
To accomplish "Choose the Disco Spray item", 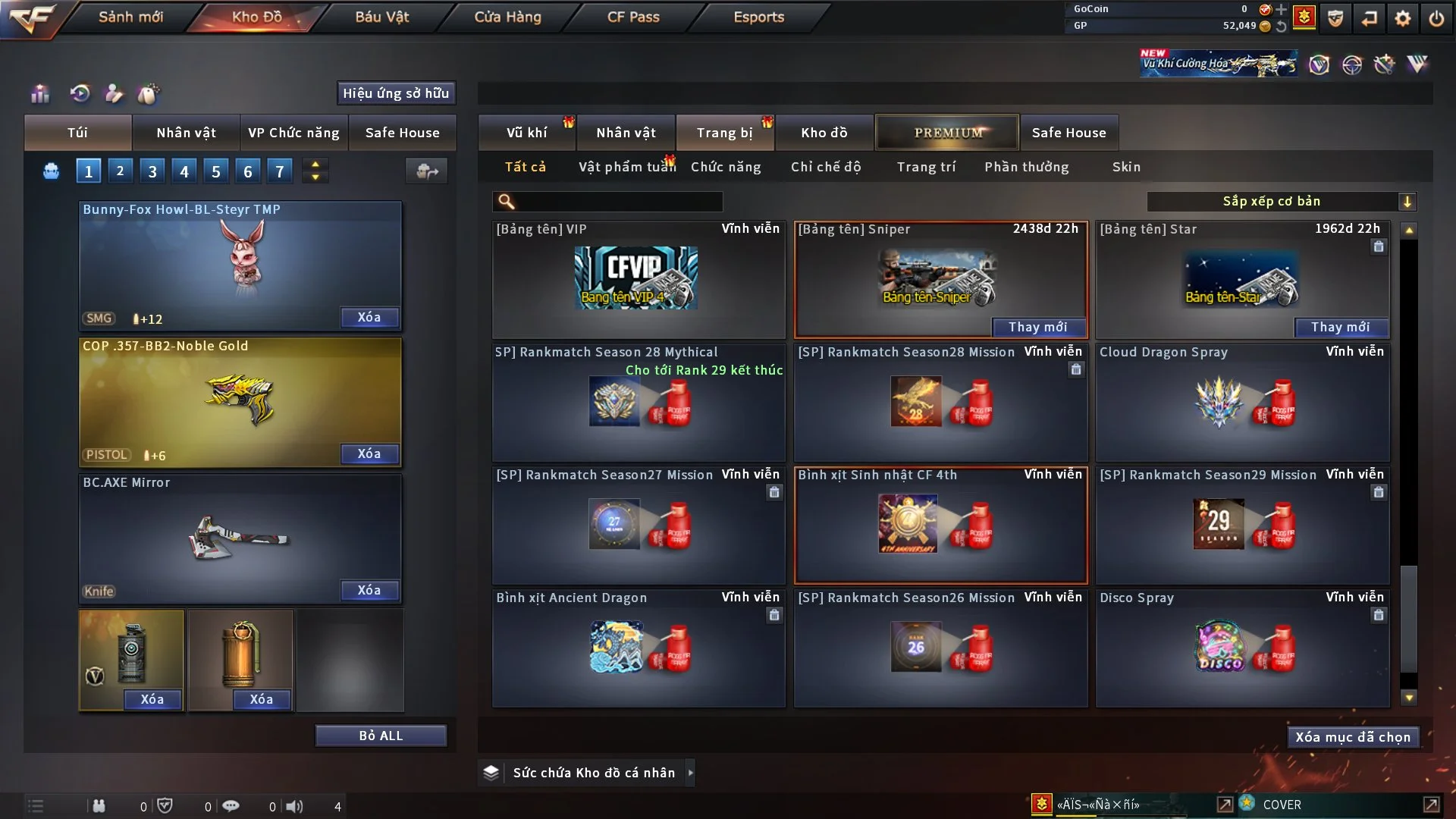I will 1242,649.
